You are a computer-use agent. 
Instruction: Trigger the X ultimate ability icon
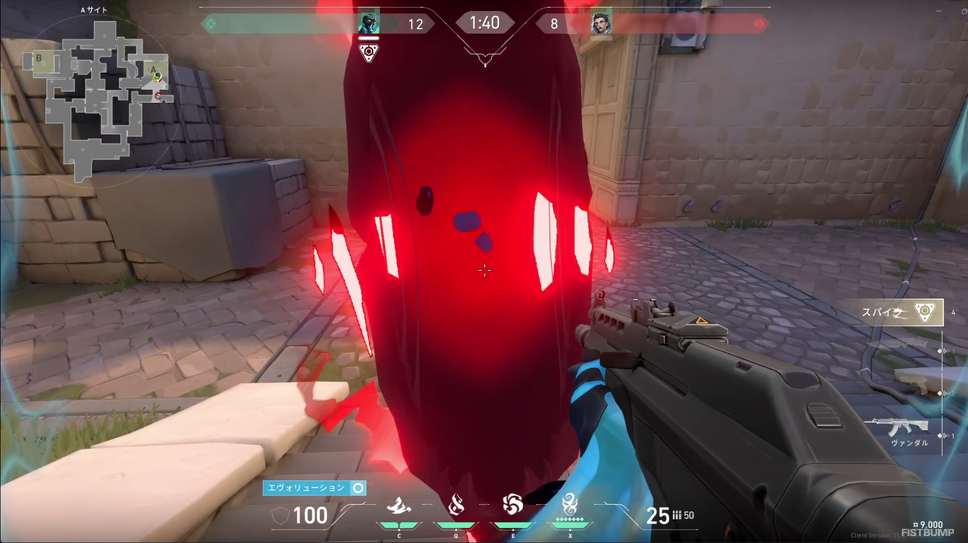pos(570,504)
